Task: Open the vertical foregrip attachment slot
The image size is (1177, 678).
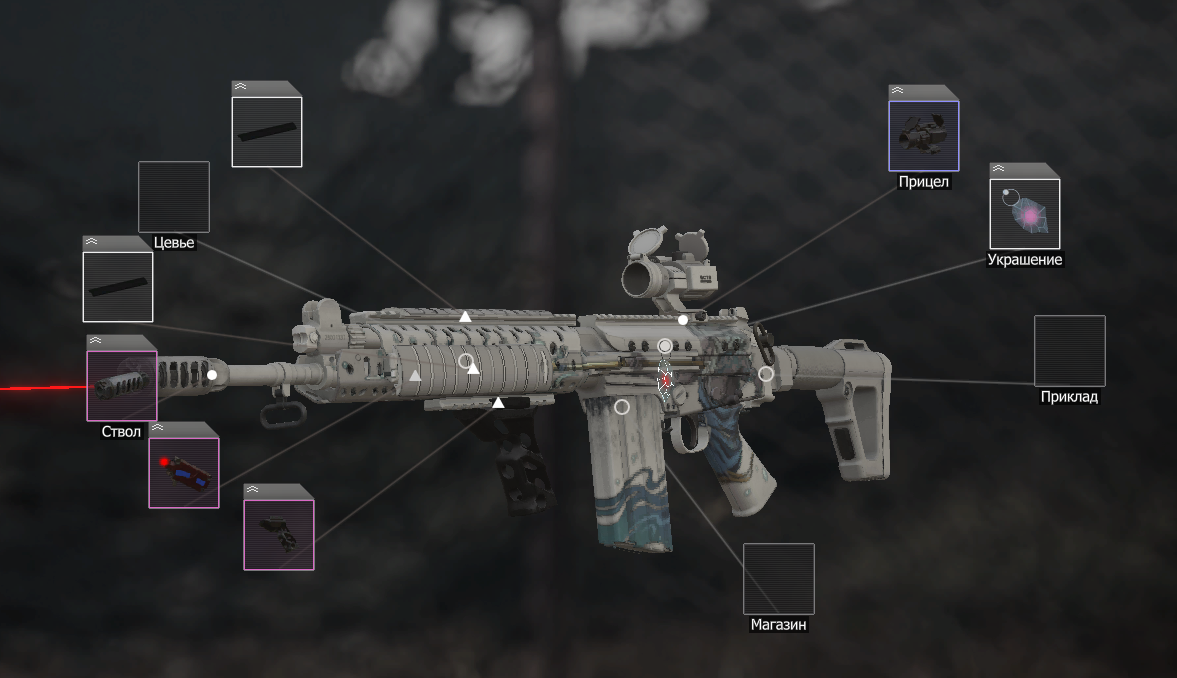Action: (x=279, y=534)
